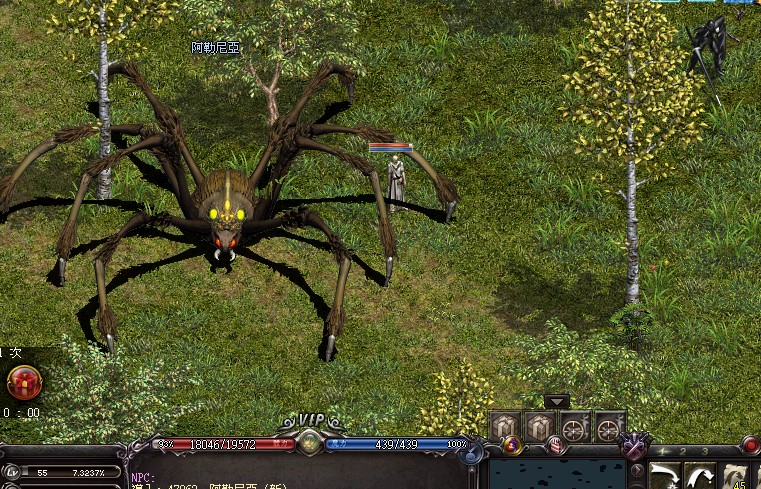Activate the first crosshair target icon
The image size is (761, 489).
[574, 427]
